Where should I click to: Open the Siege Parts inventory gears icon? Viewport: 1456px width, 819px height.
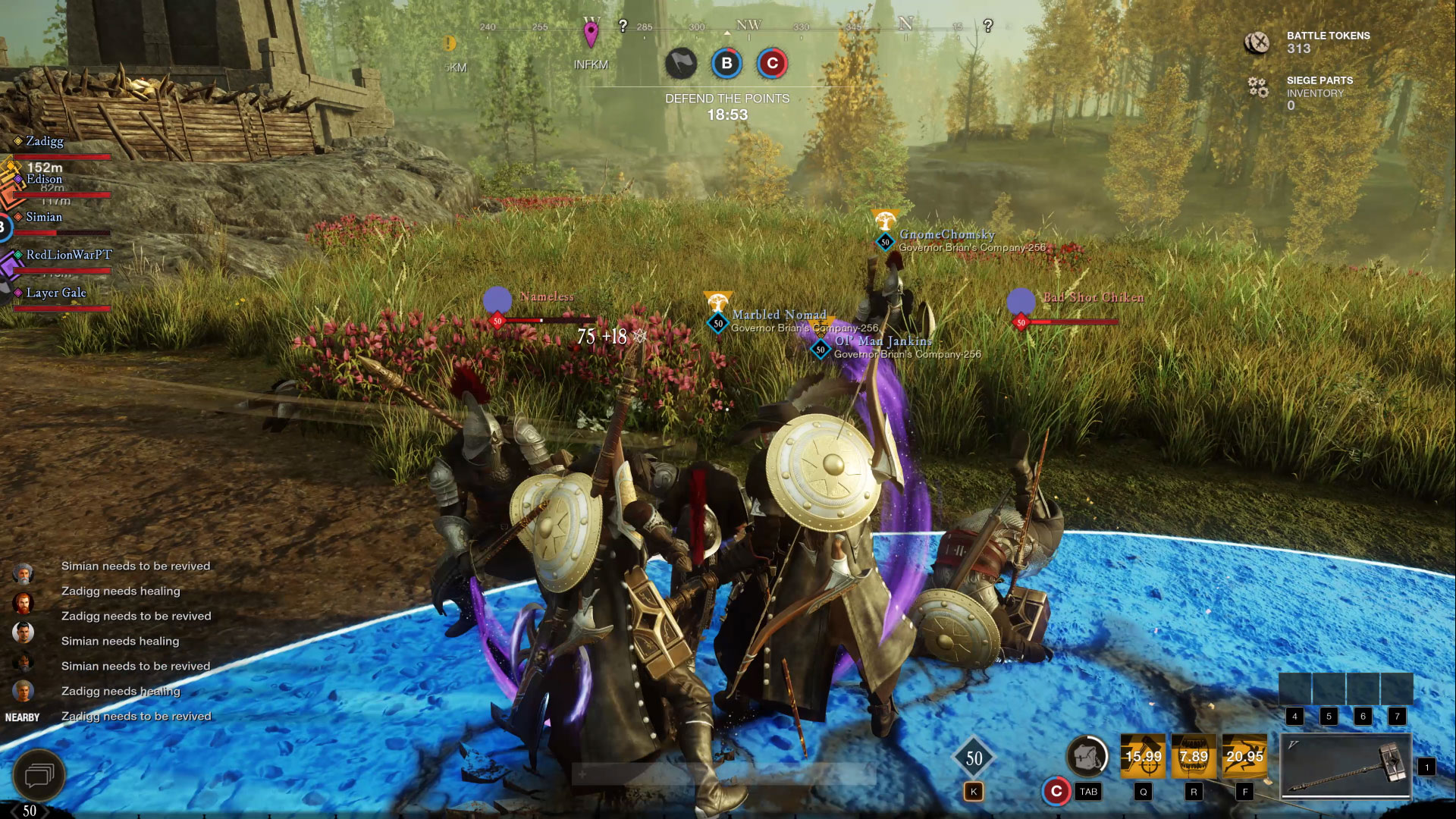click(1258, 88)
